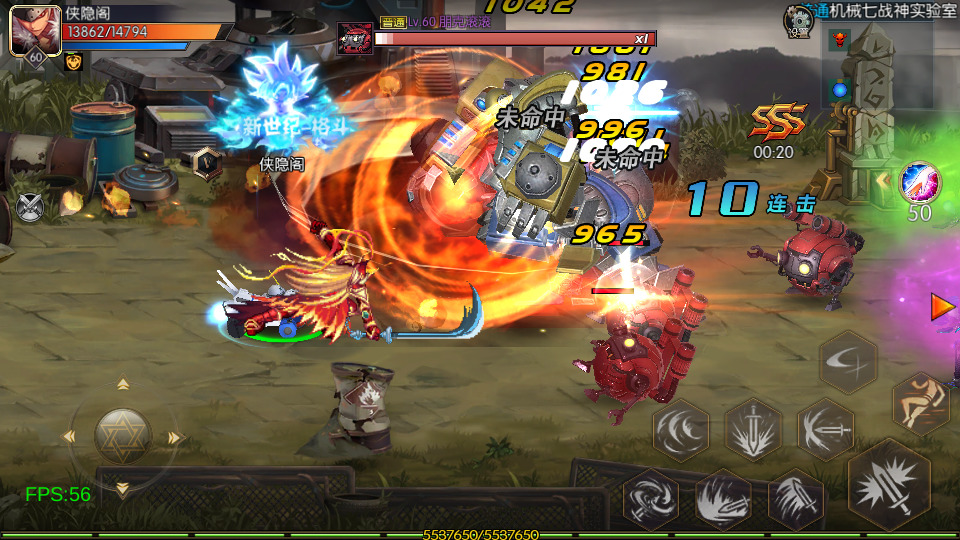Use the crescent slash skill
Image resolution: width=960 pixels, height=540 pixels.
click(x=849, y=361)
